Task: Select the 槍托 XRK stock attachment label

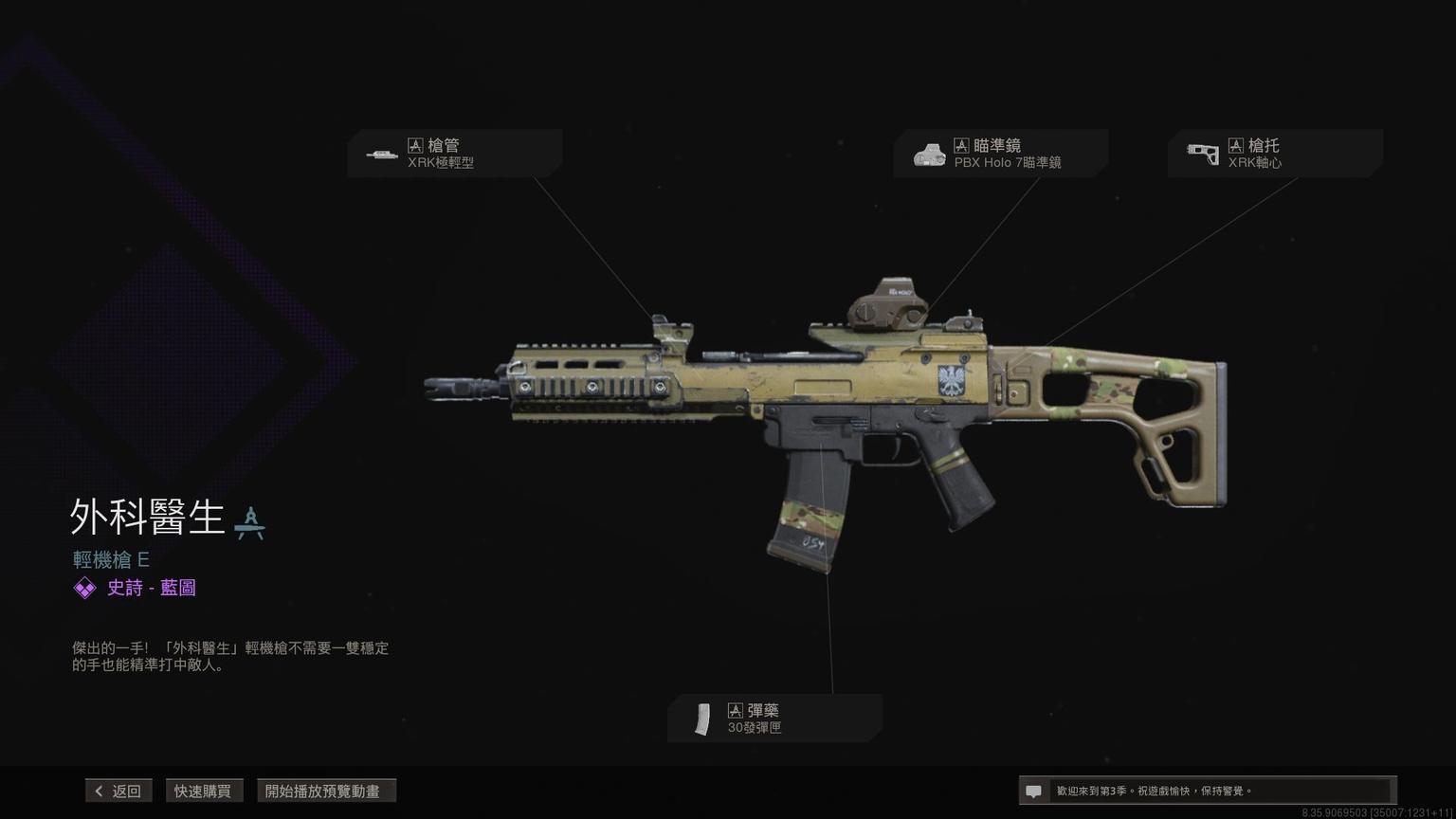Action: (x=1274, y=154)
